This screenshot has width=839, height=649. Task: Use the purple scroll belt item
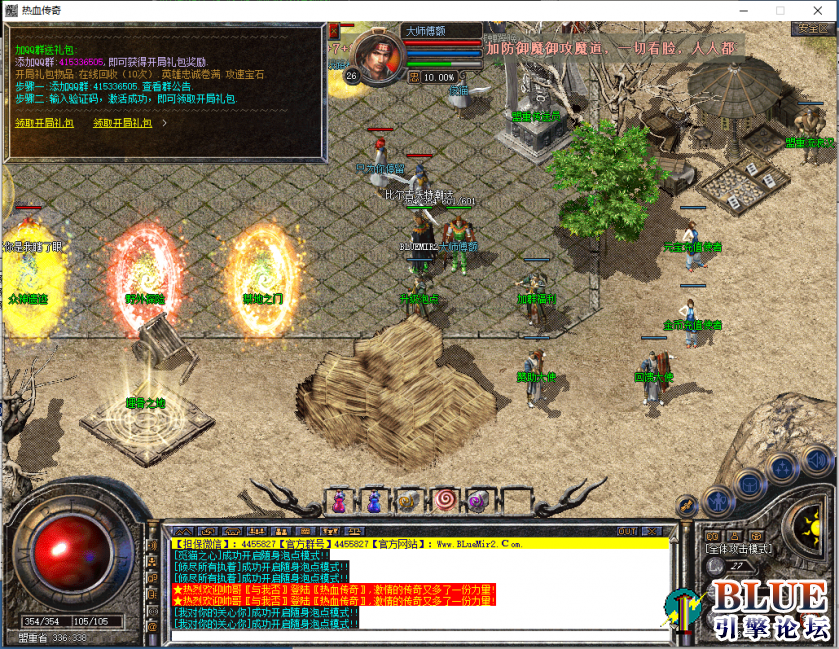point(477,500)
